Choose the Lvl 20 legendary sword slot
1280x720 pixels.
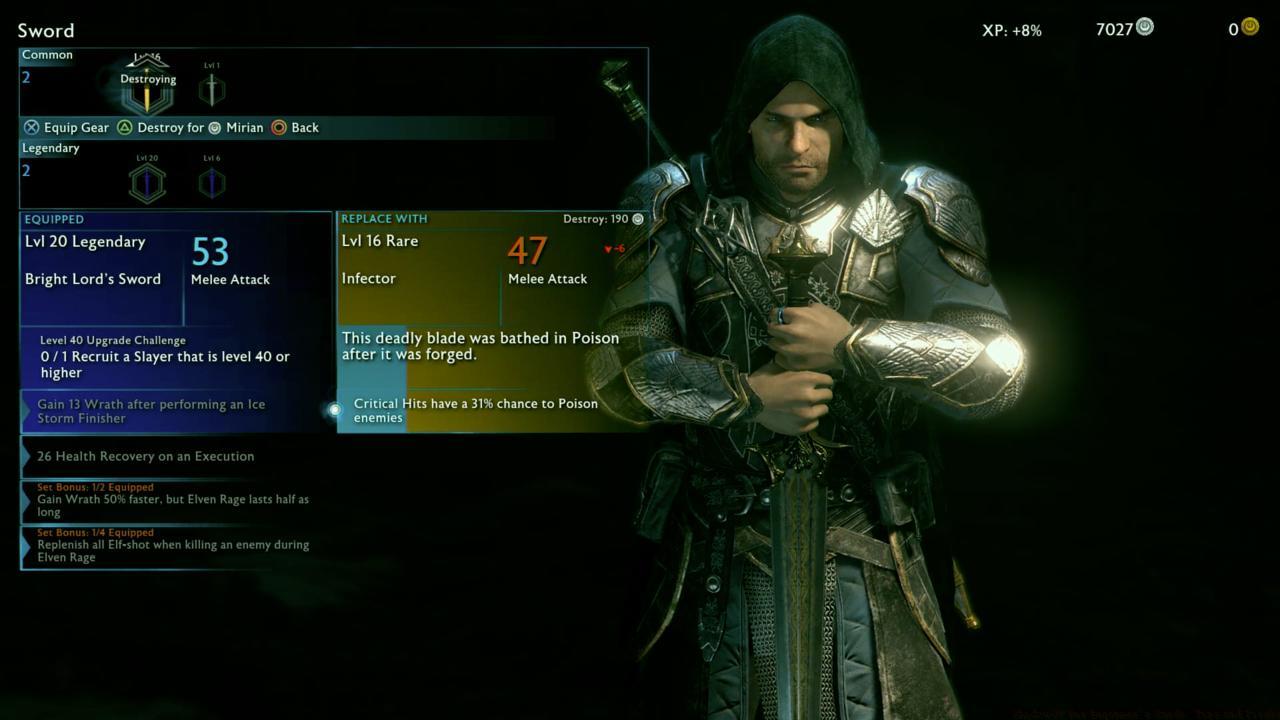[147, 183]
